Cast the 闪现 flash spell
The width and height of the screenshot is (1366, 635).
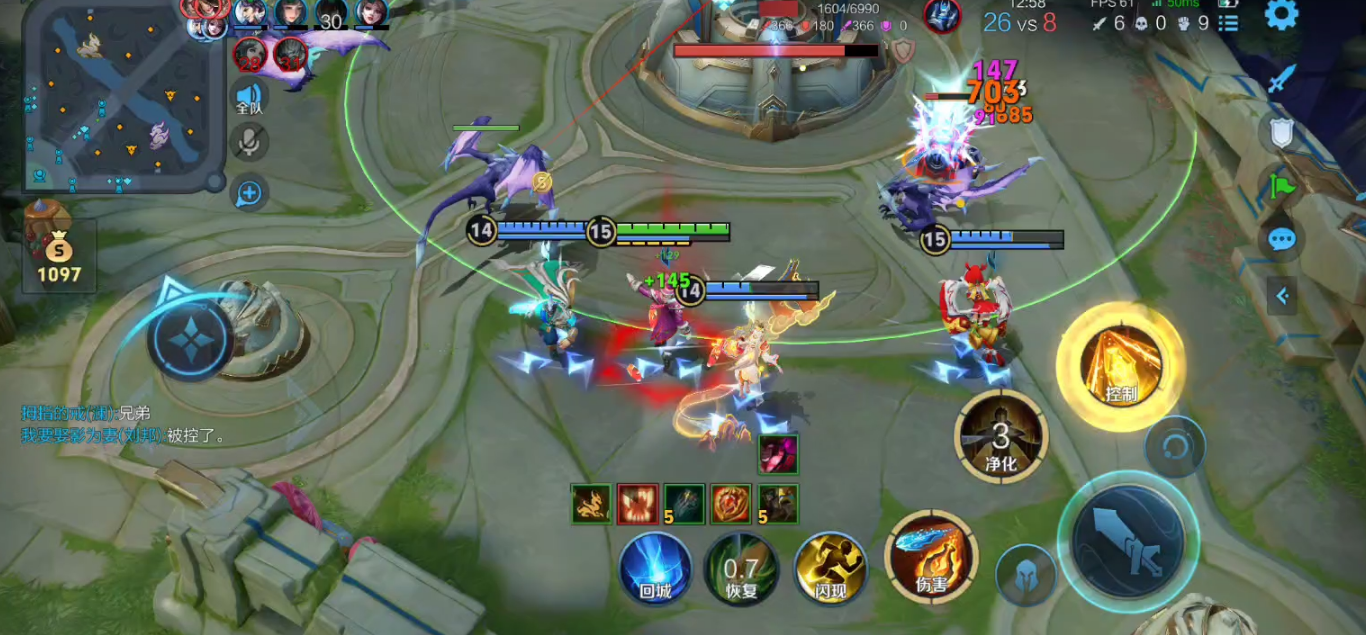point(830,567)
